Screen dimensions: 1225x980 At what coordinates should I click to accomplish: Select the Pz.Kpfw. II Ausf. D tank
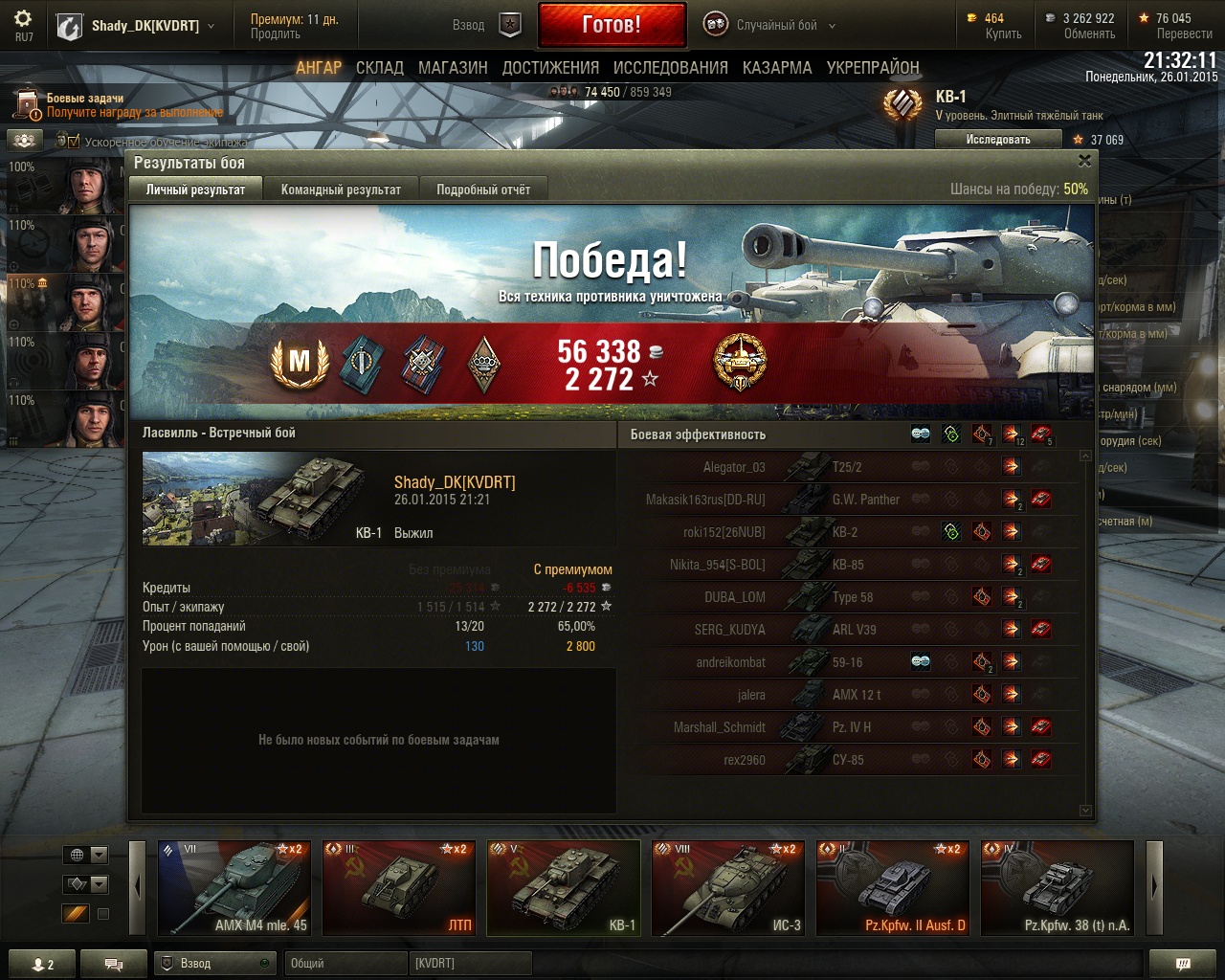coord(893,888)
